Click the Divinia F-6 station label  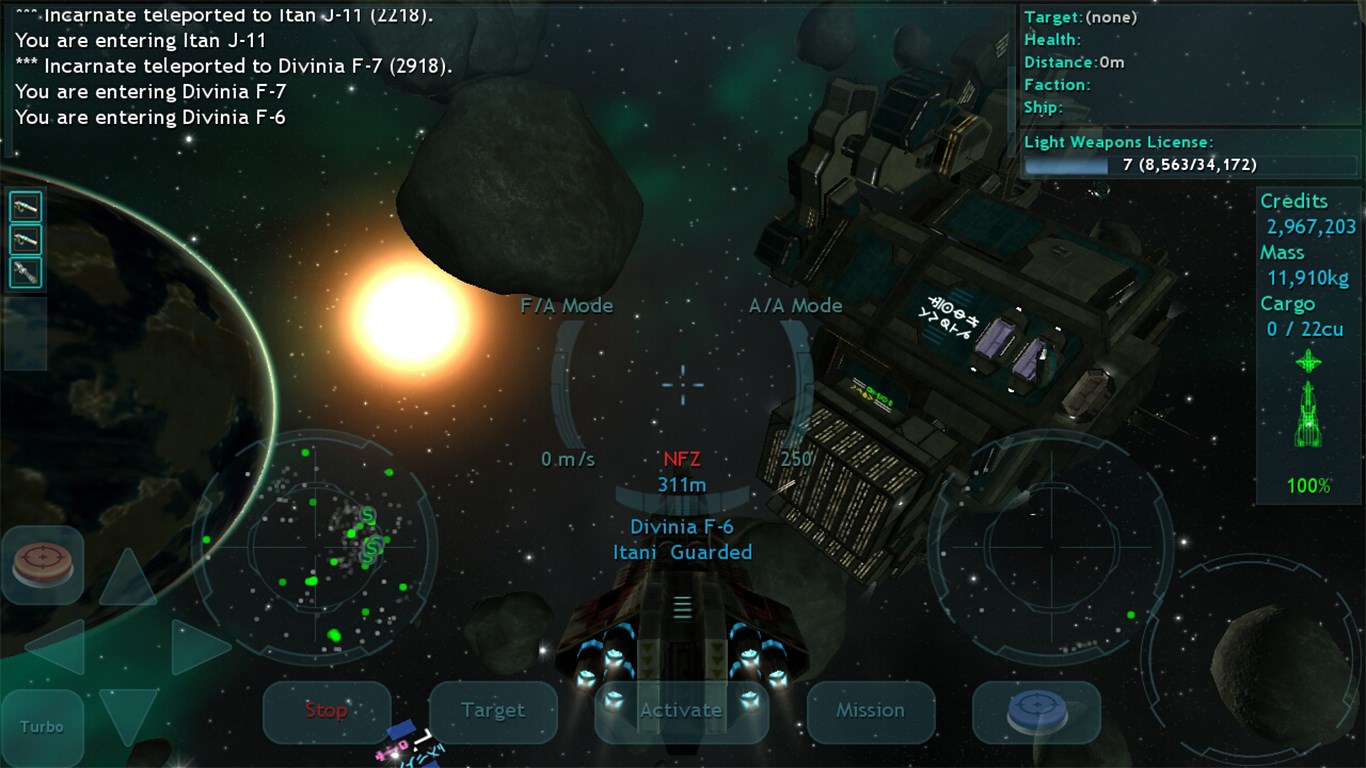coord(683,526)
